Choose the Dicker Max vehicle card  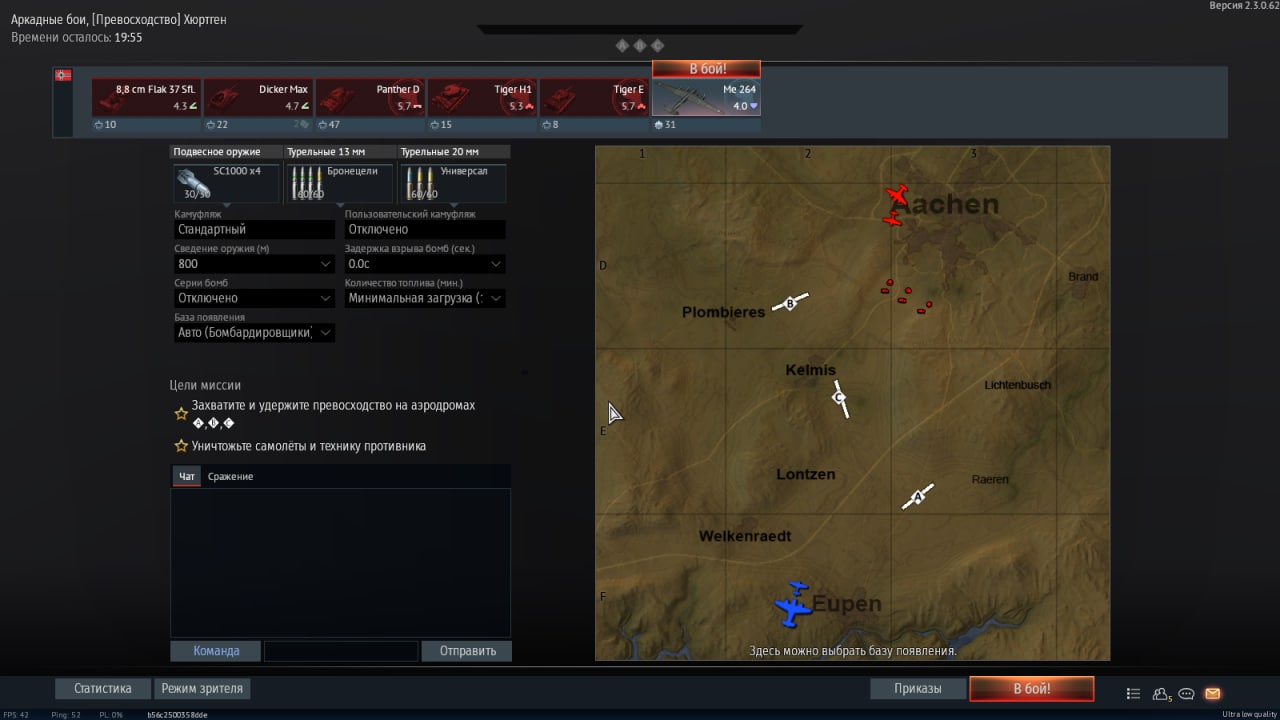258,98
